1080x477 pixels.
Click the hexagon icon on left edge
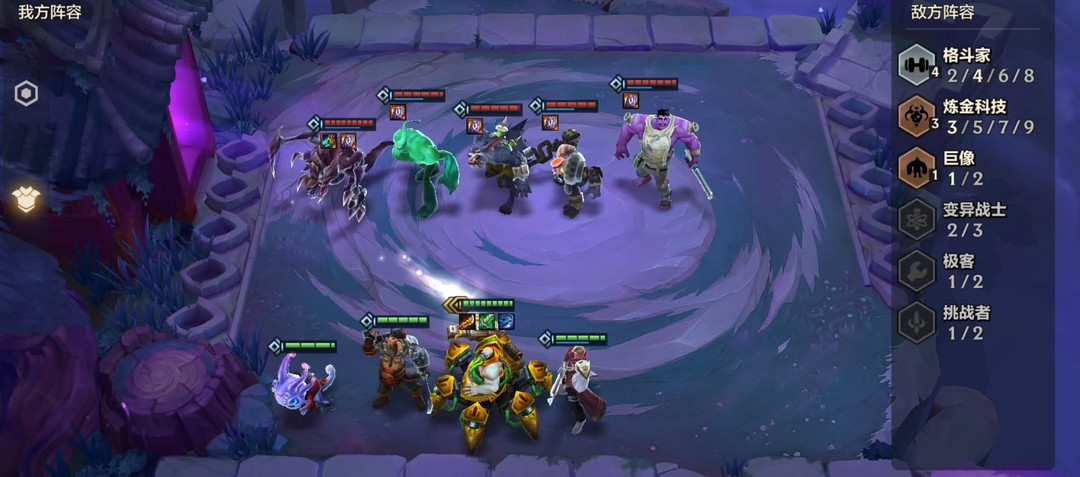[26, 94]
